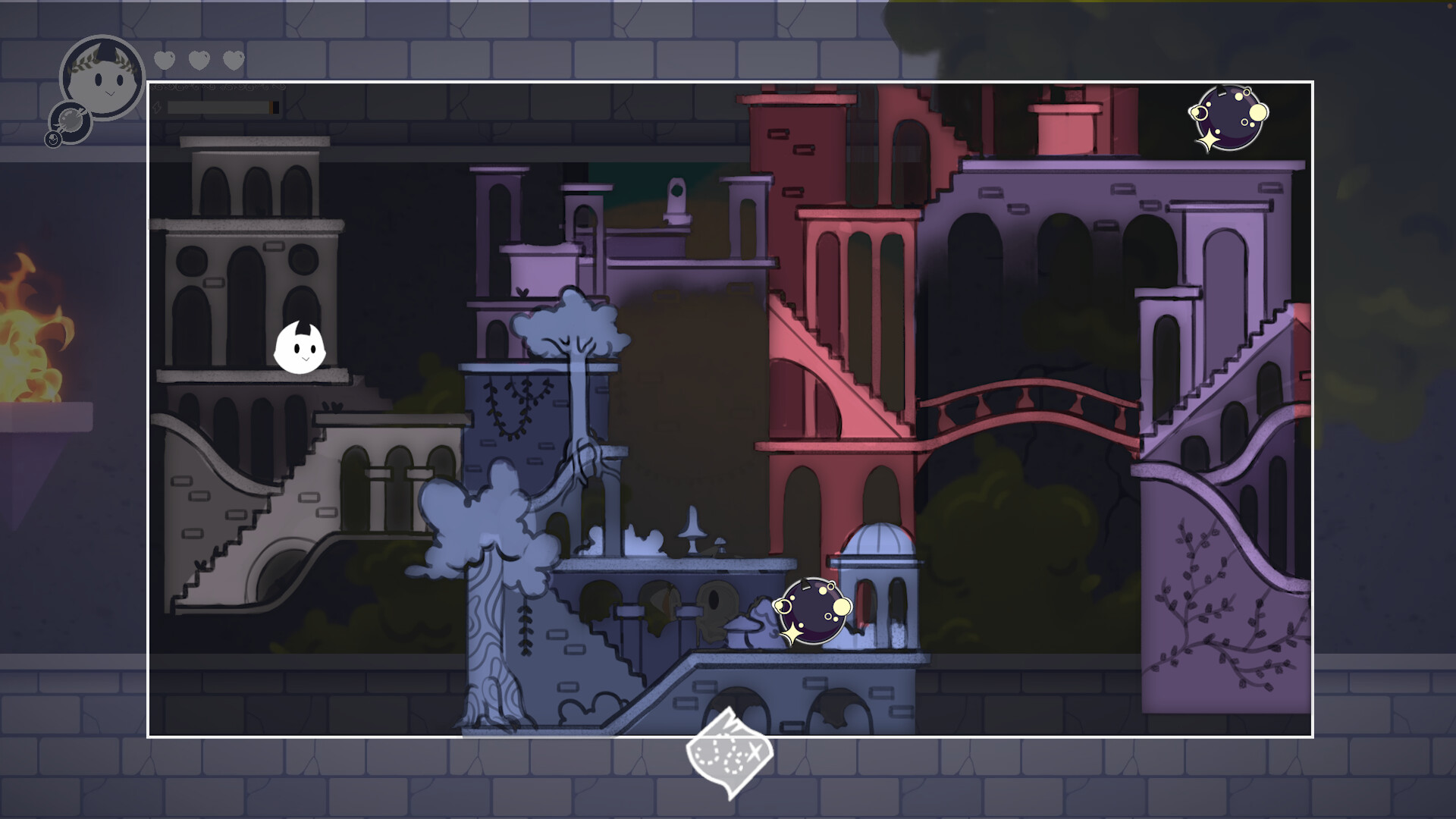Click the first heart in the health display
Viewport: 1456px width, 819px height.
[164, 59]
